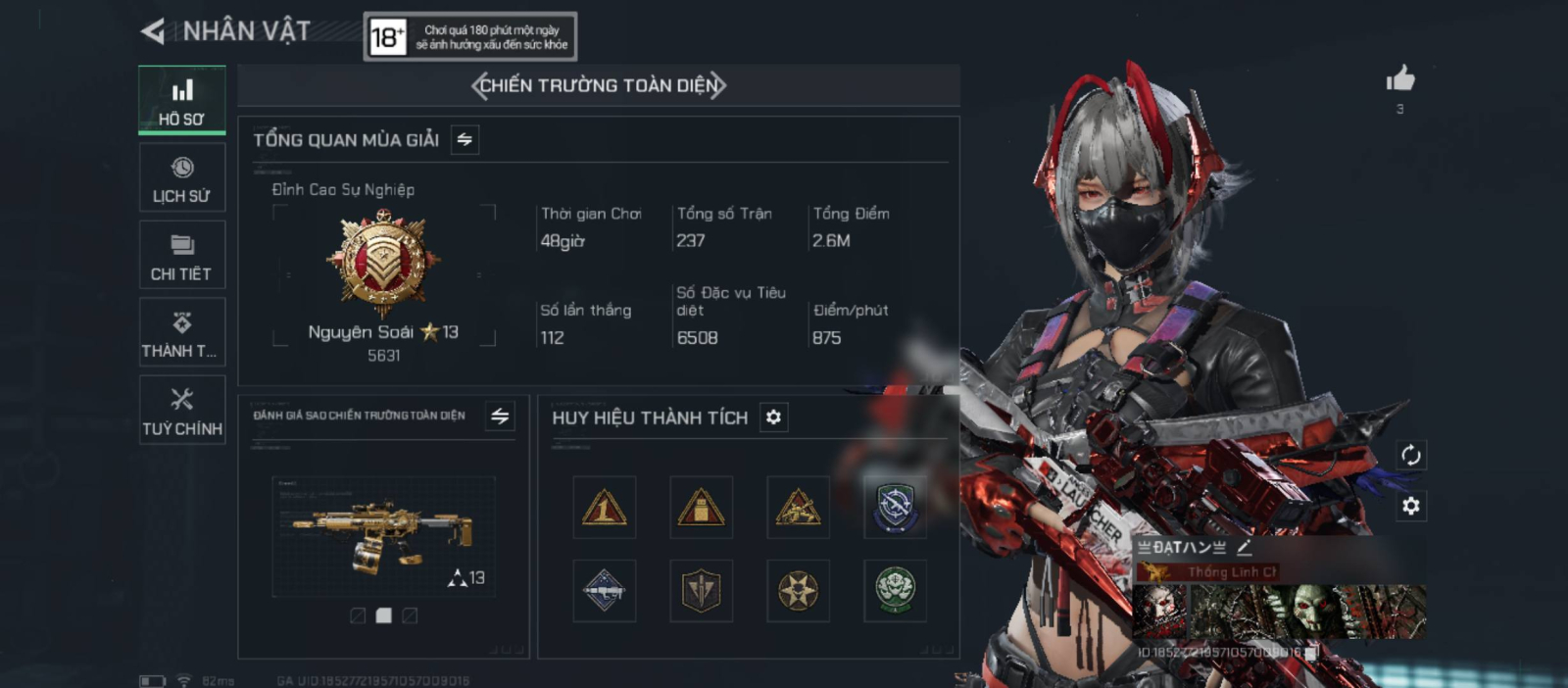Screen dimensions: 1568x688
Task: Click the left arrow beside Chiến Trường Toàn Diện
Action: (478, 86)
